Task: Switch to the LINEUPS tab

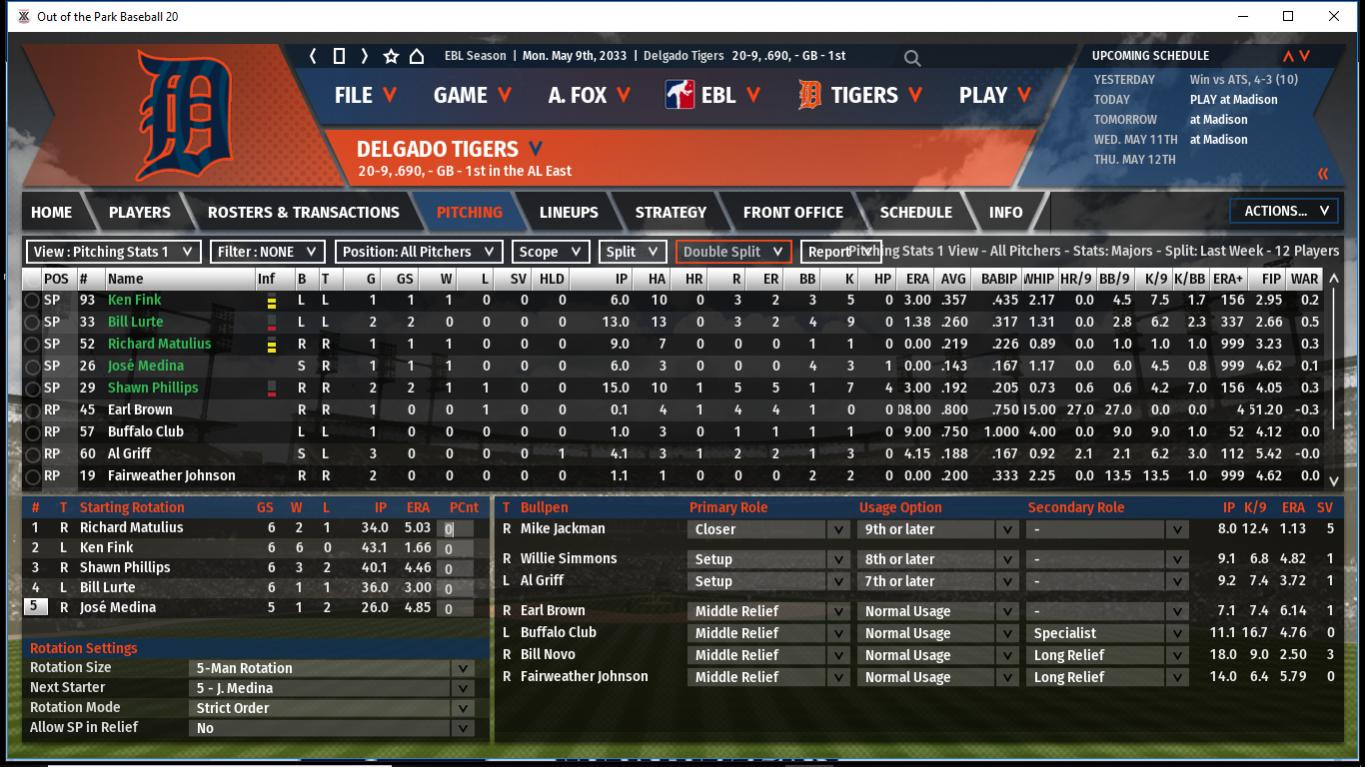Action: [568, 212]
